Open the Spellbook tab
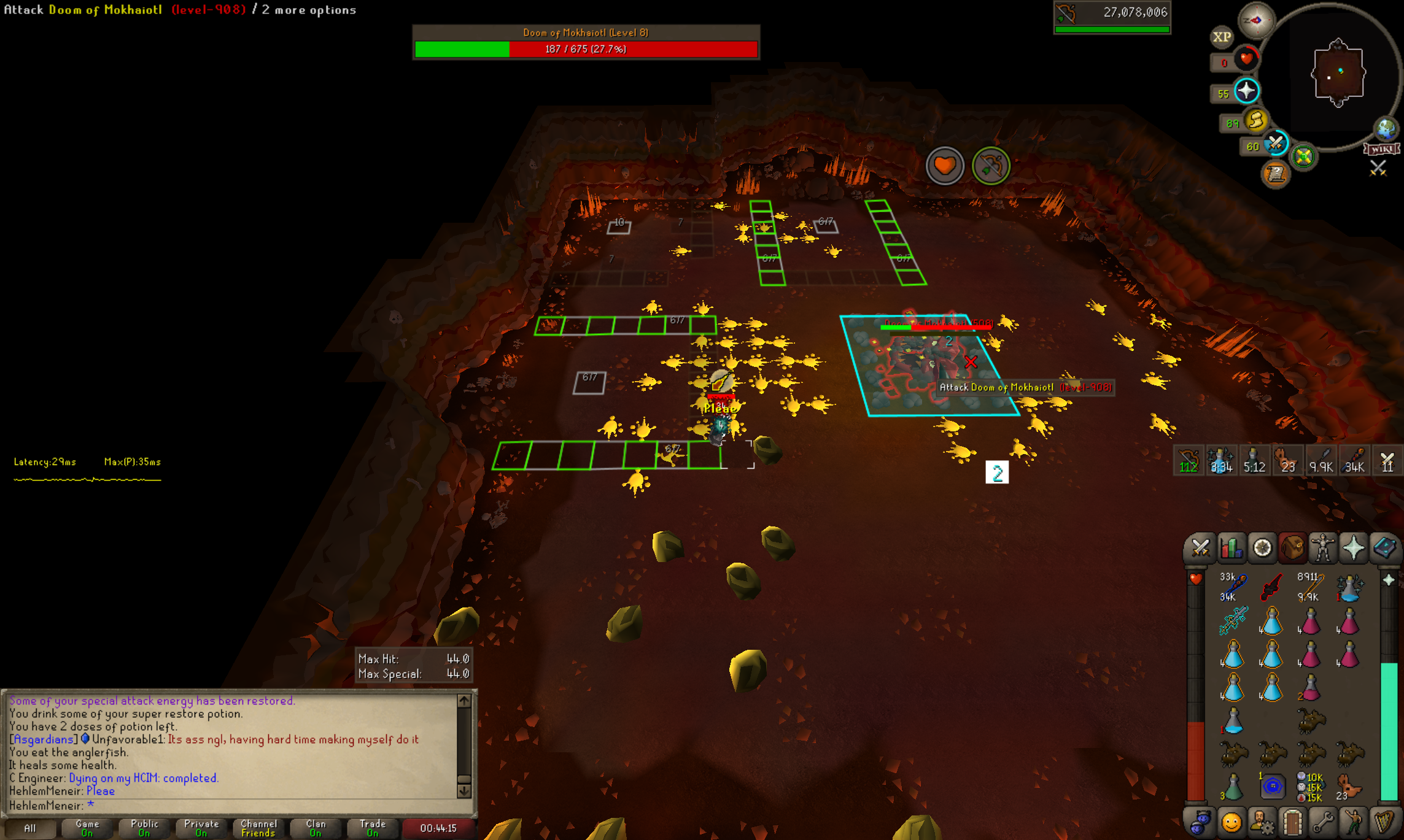Image resolution: width=1404 pixels, height=840 pixels. click(1384, 548)
